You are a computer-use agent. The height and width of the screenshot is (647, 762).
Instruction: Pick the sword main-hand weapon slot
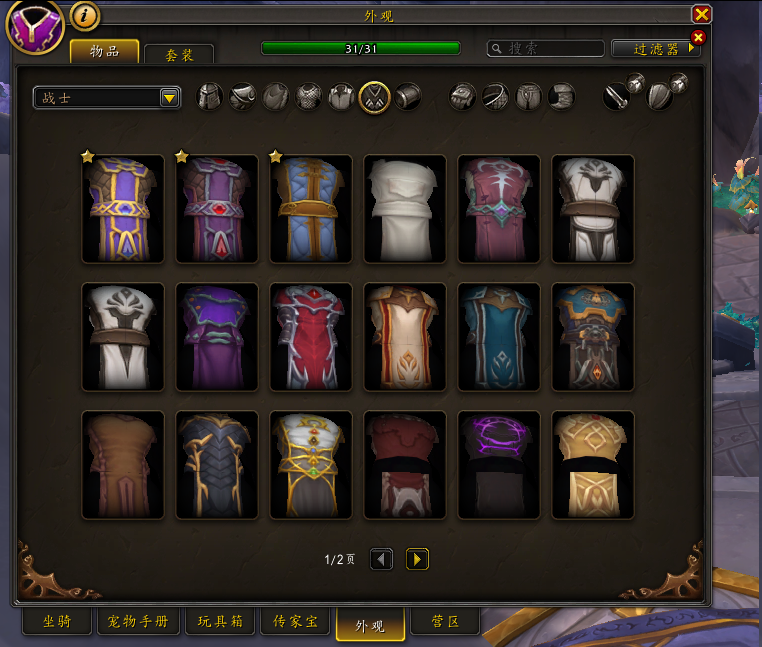pyautogui.click(x=618, y=96)
